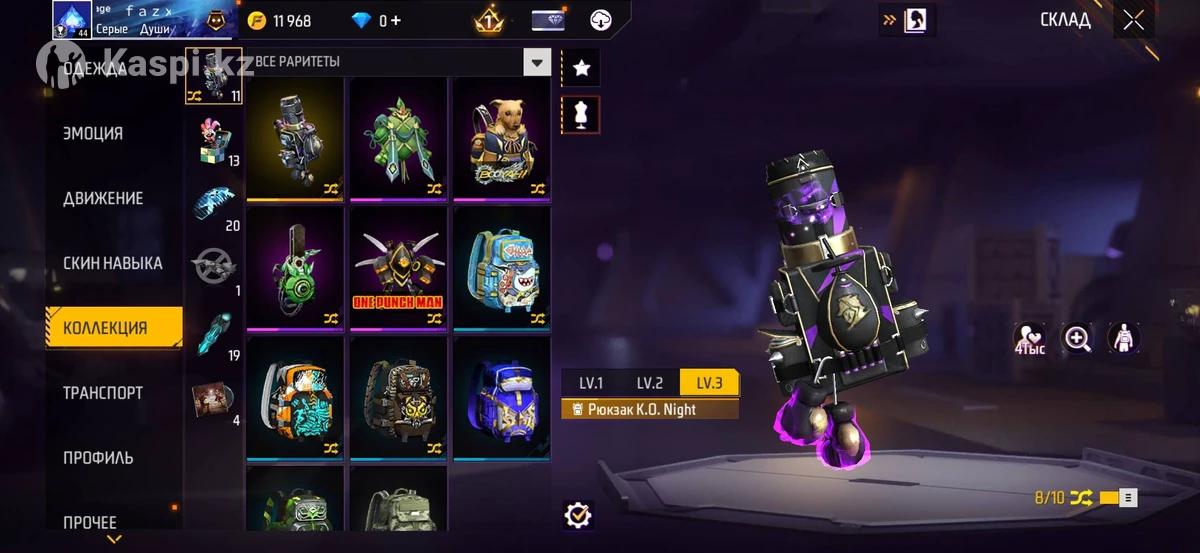Open the gear settings icon
The height and width of the screenshot is (553, 1200).
(578, 515)
